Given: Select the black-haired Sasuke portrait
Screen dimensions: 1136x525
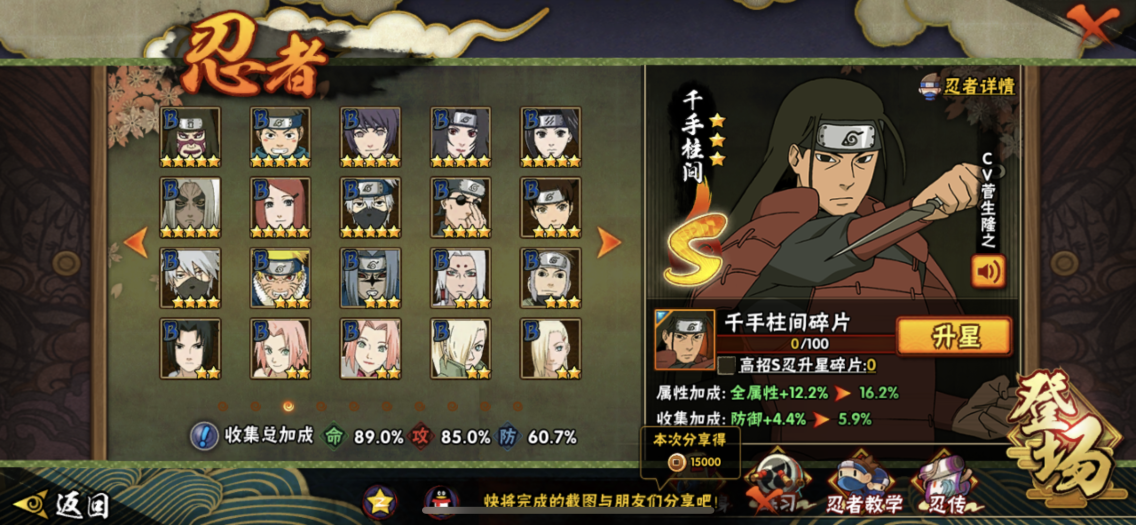Looking at the screenshot, I should (190, 348).
